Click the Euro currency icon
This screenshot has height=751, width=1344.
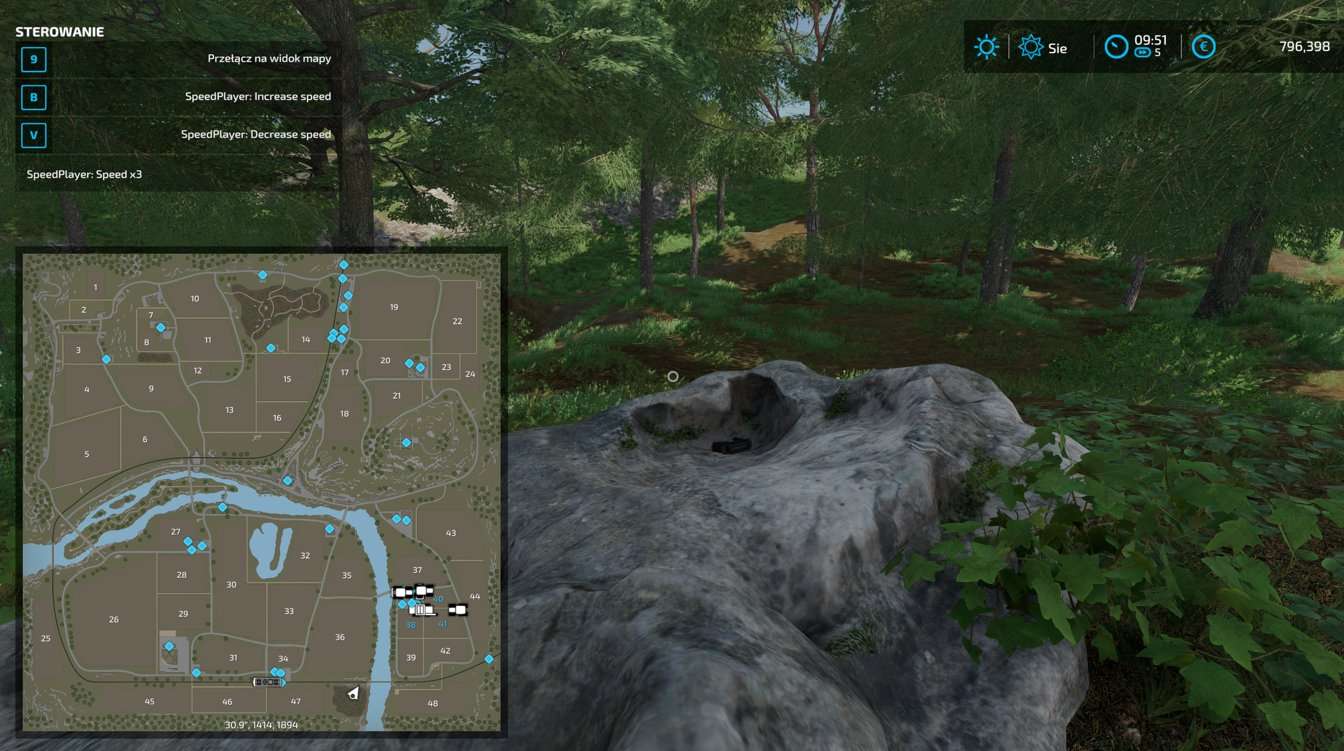(1202, 46)
